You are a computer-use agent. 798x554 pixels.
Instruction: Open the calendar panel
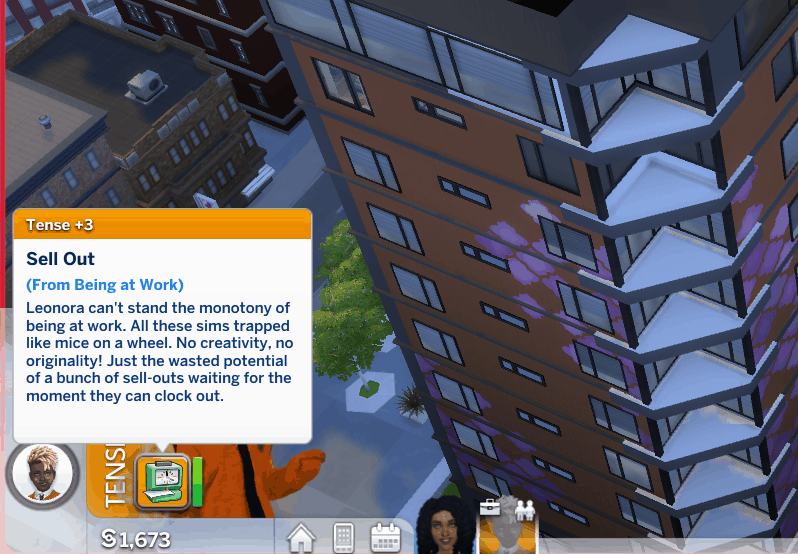[x=385, y=538]
